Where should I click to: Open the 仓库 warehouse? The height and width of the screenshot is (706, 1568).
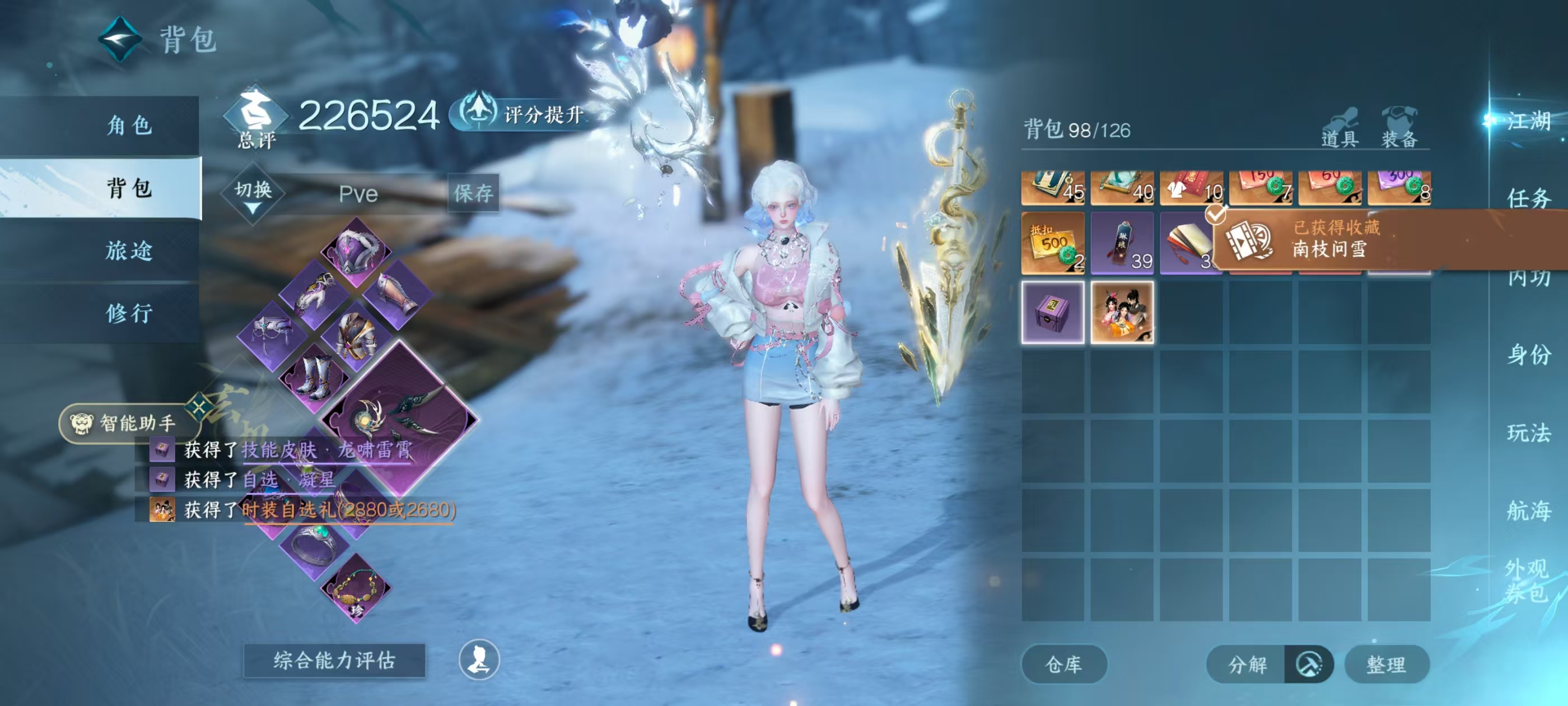click(1063, 664)
